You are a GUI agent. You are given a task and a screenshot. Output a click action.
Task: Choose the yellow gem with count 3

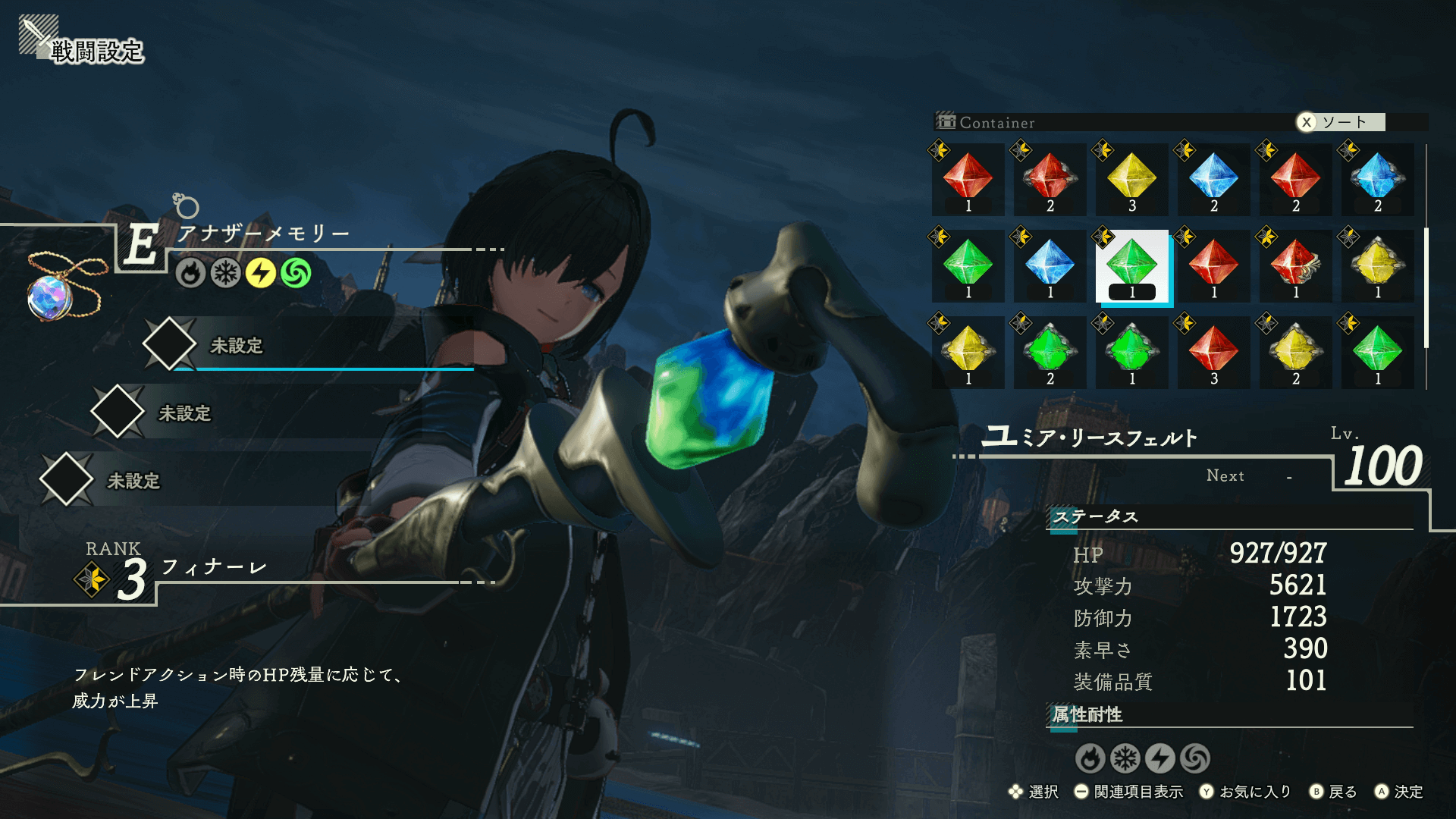tap(1131, 180)
